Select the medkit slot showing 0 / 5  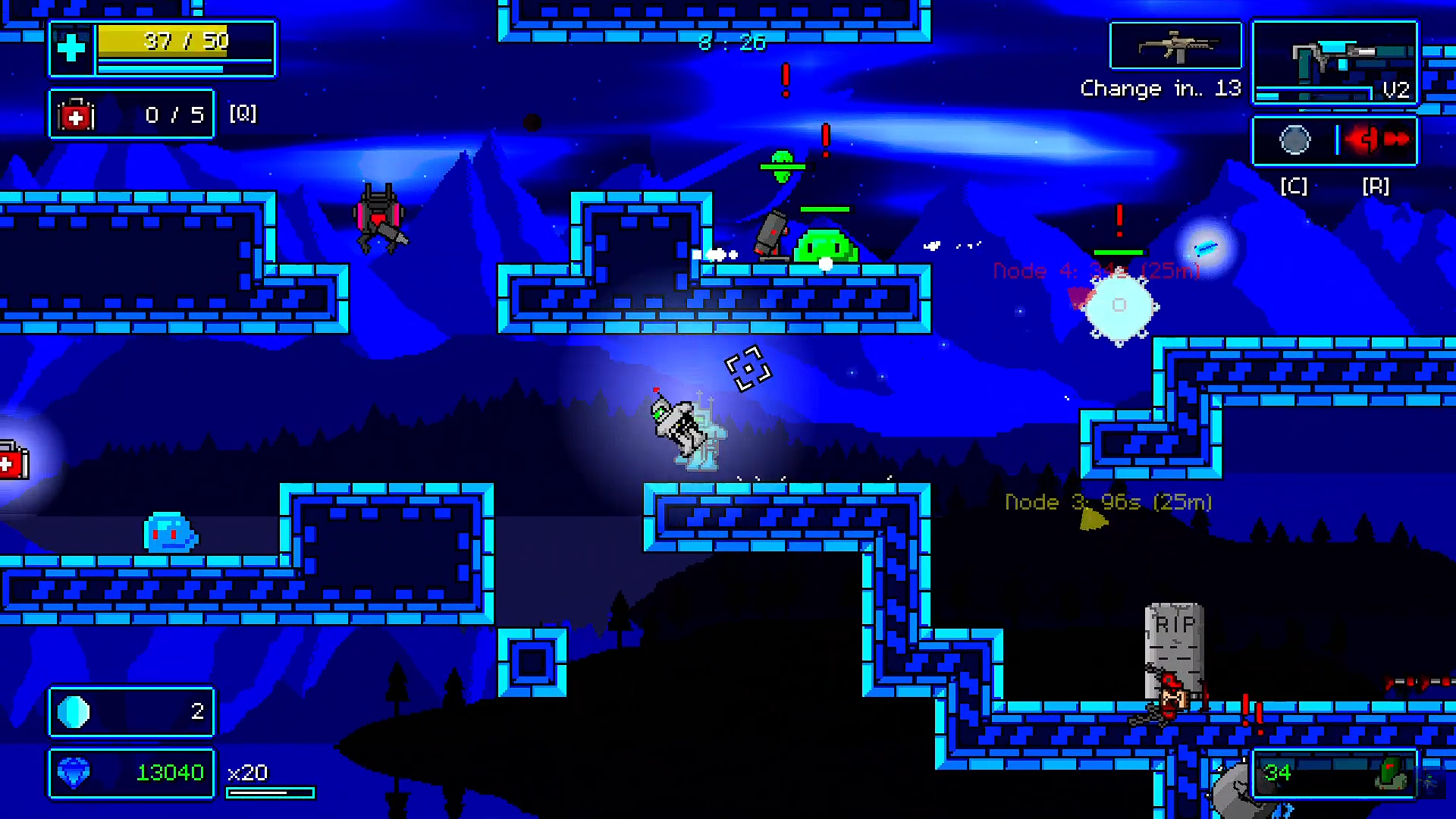click(x=132, y=115)
